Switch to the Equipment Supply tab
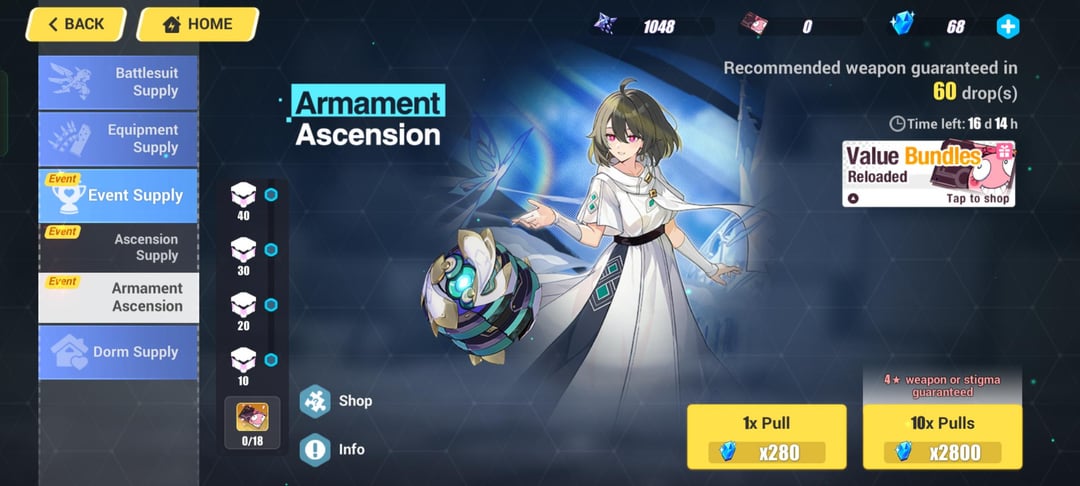The width and height of the screenshot is (1080, 486). tap(118, 139)
